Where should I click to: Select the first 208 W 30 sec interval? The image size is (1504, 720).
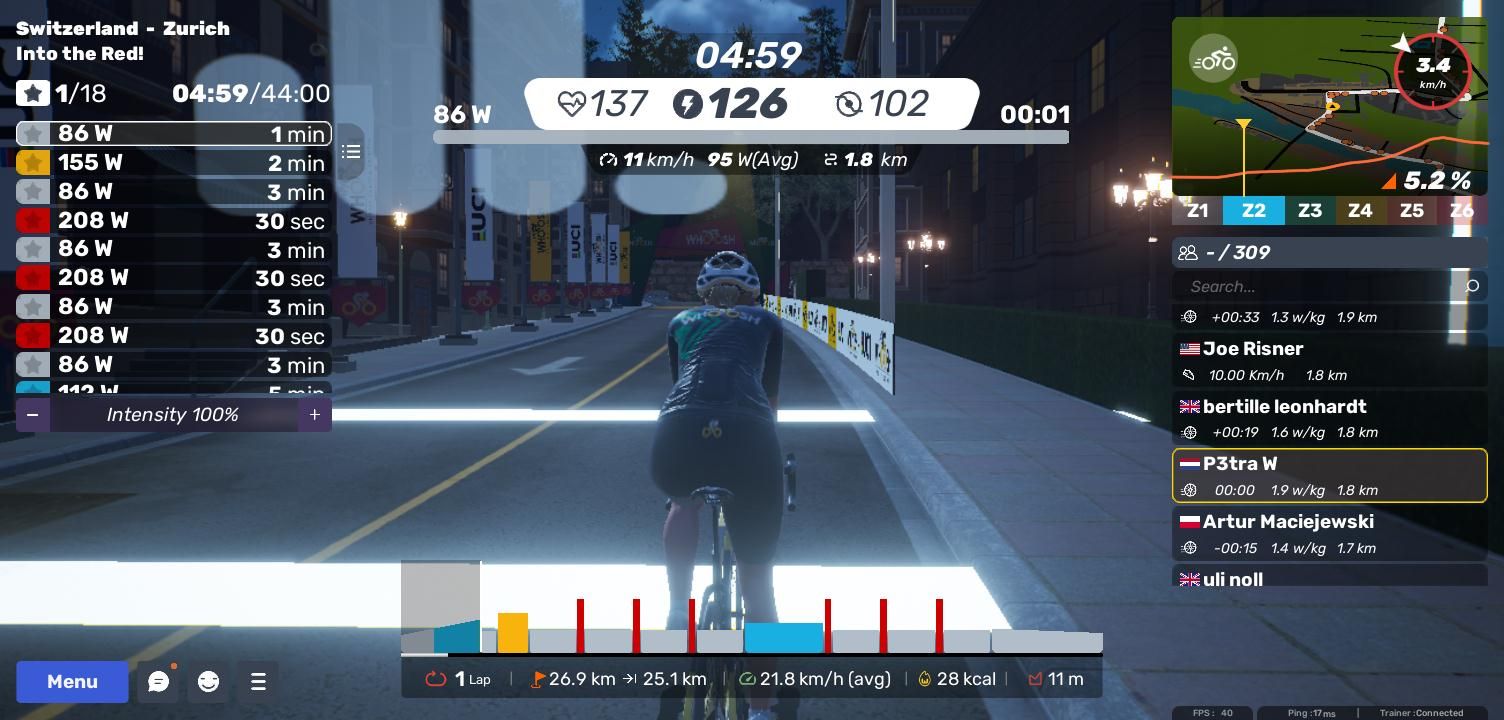click(173, 220)
